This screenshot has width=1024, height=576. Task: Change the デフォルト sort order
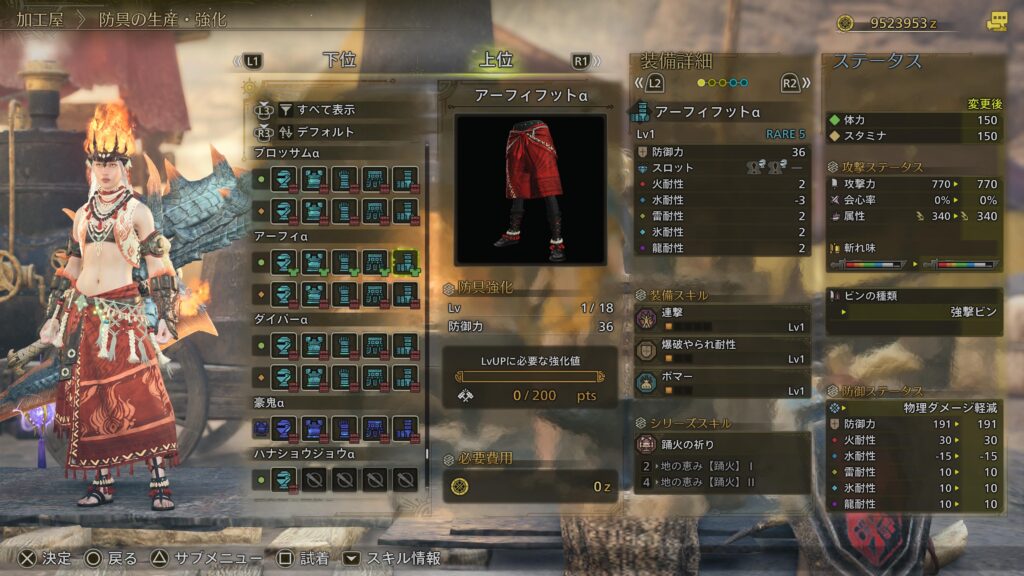[325, 131]
